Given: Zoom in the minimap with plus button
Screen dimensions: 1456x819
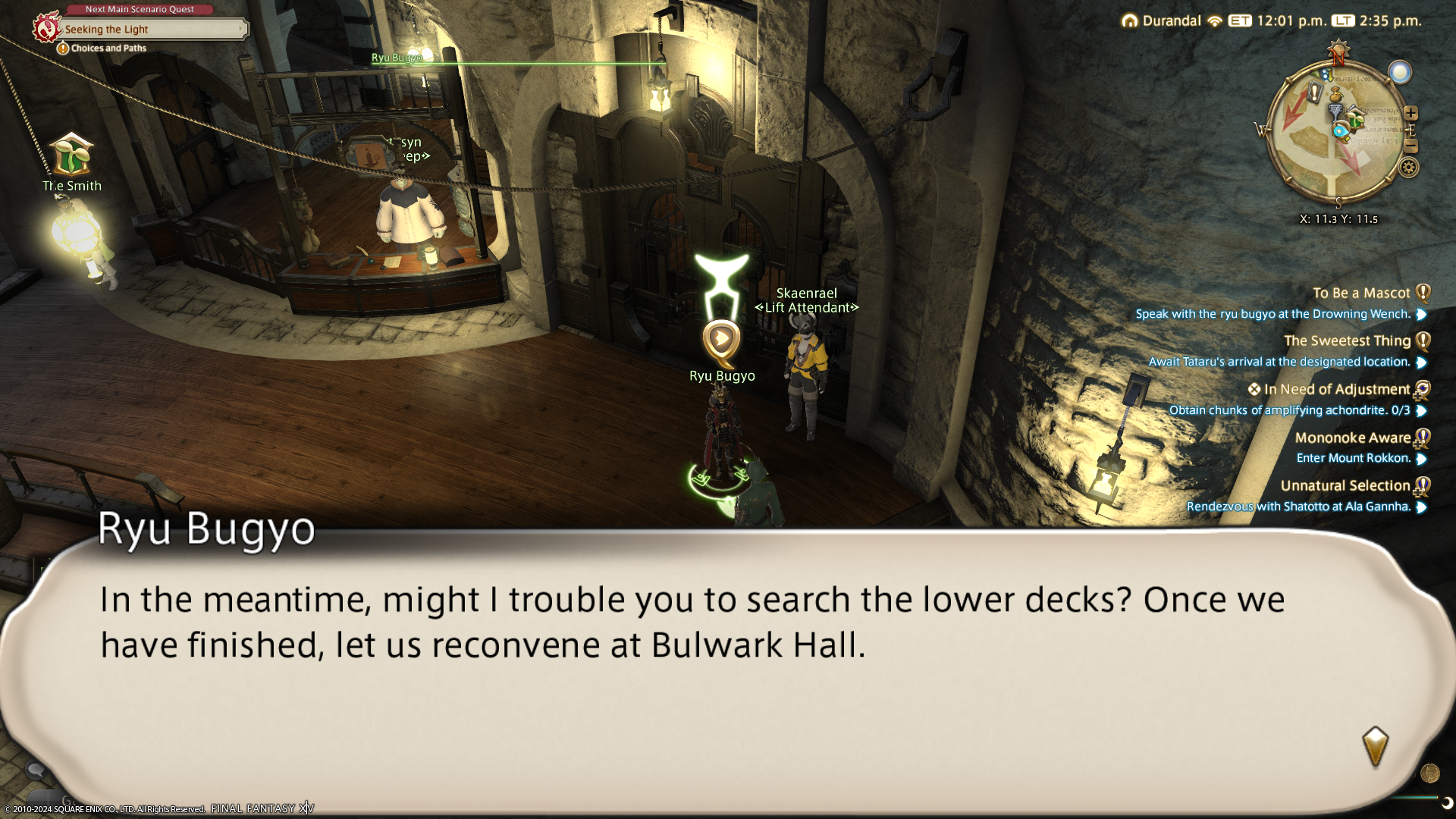Looking at the screenshot, I should [1410, 114].
